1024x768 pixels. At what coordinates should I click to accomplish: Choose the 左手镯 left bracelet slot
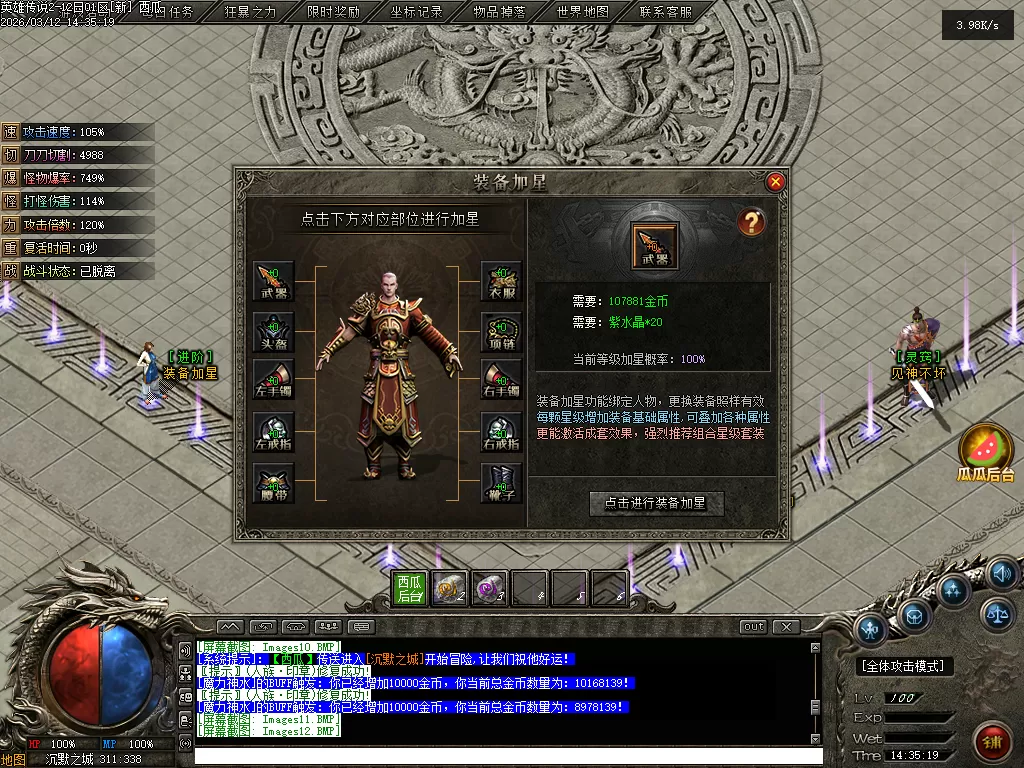pyautogui.click(x=273, y=381)
